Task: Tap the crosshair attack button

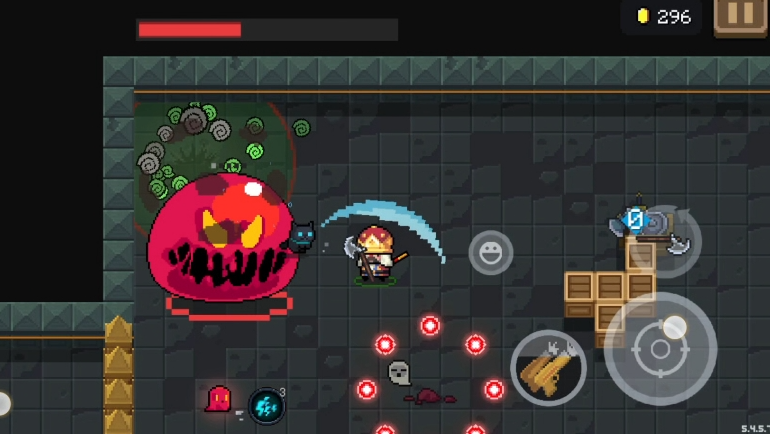Action: coord(660,349)
